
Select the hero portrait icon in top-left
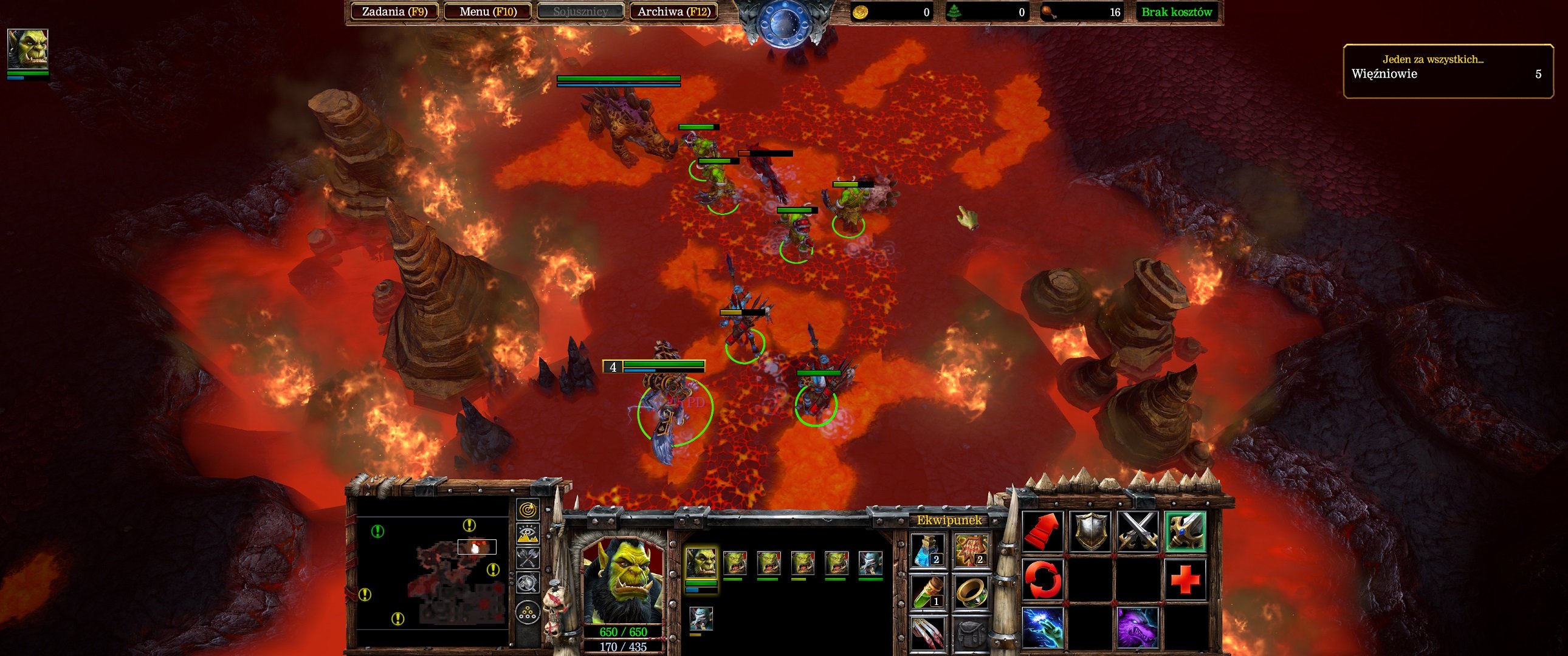click(27, 49)
